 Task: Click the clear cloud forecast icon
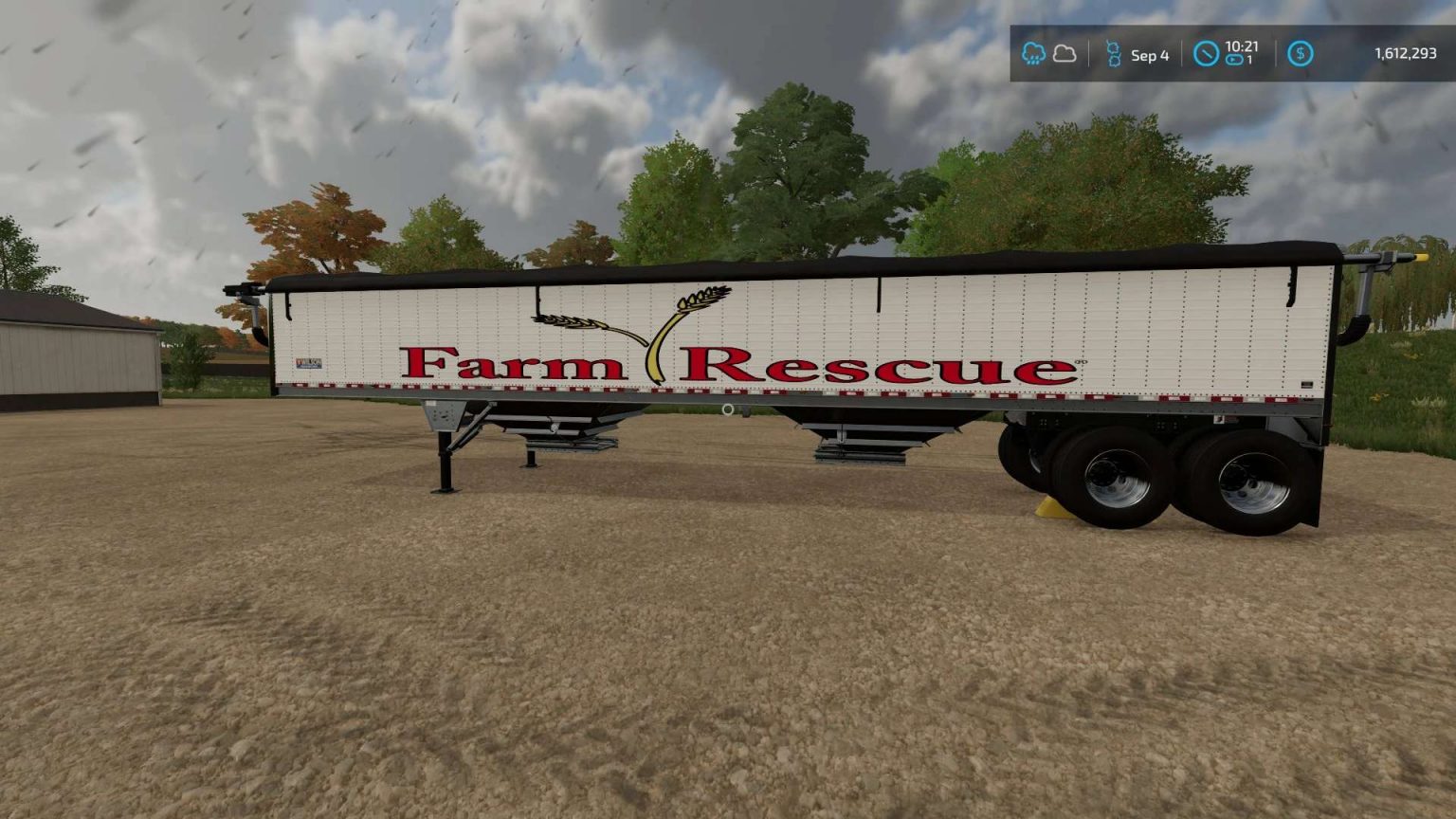click(1065, 54)
